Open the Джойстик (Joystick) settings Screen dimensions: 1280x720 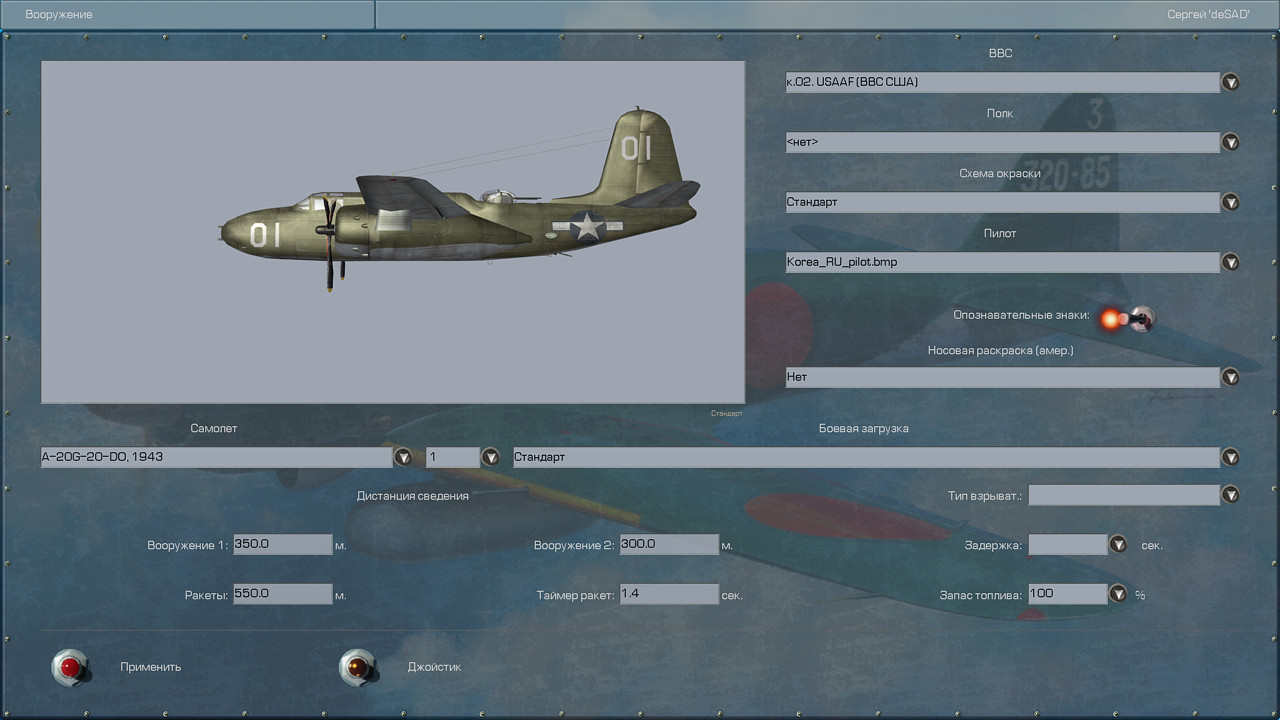pyautogui.click(x=357, y=667)
